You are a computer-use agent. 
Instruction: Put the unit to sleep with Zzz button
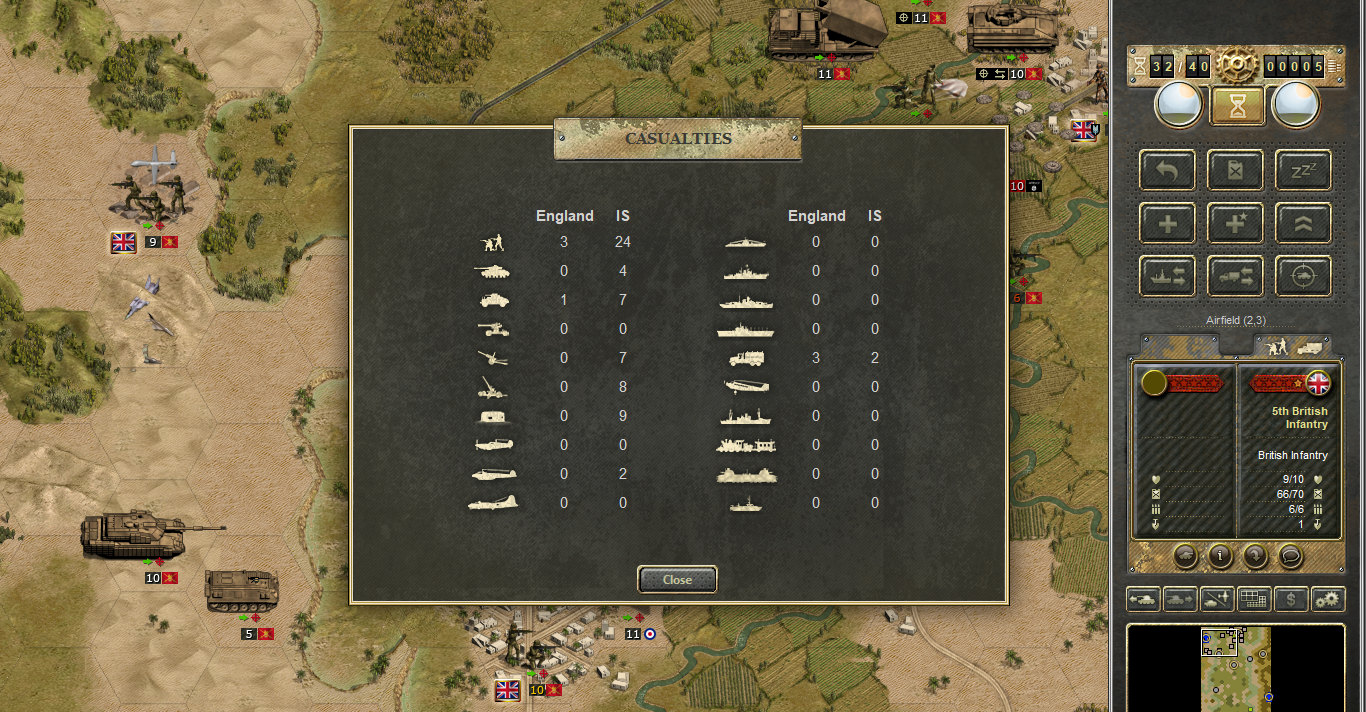tap(1302, 170)
